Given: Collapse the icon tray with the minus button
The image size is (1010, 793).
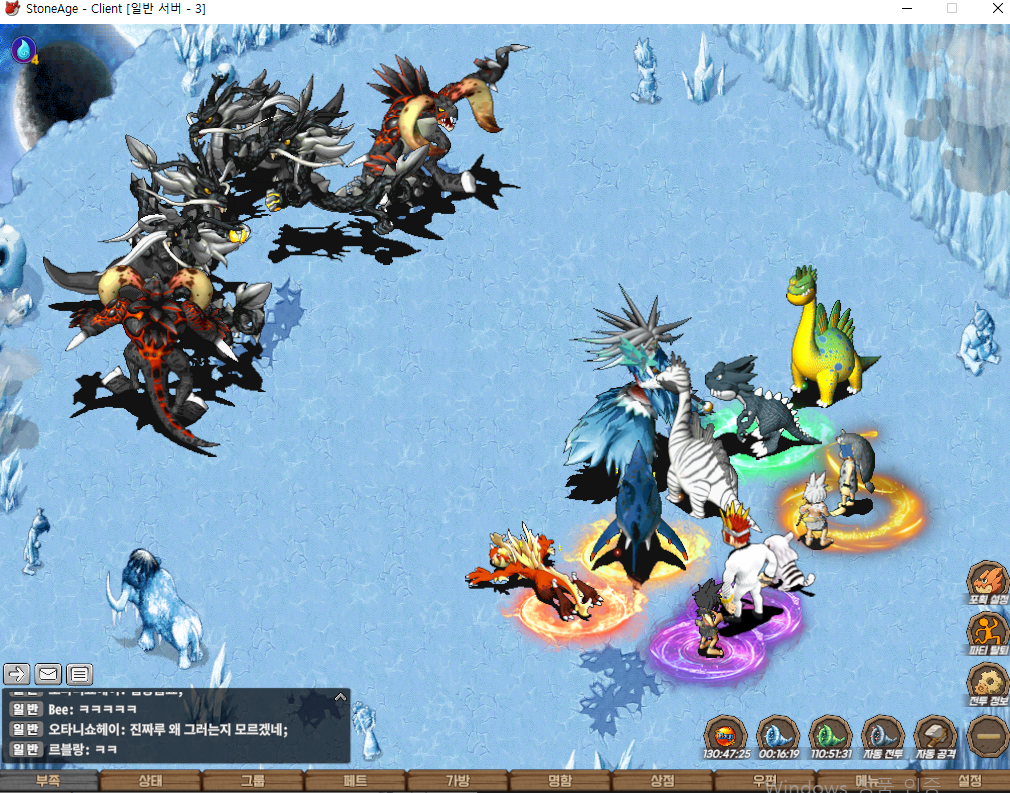Looking at the screenshot, I should (987, 736).
